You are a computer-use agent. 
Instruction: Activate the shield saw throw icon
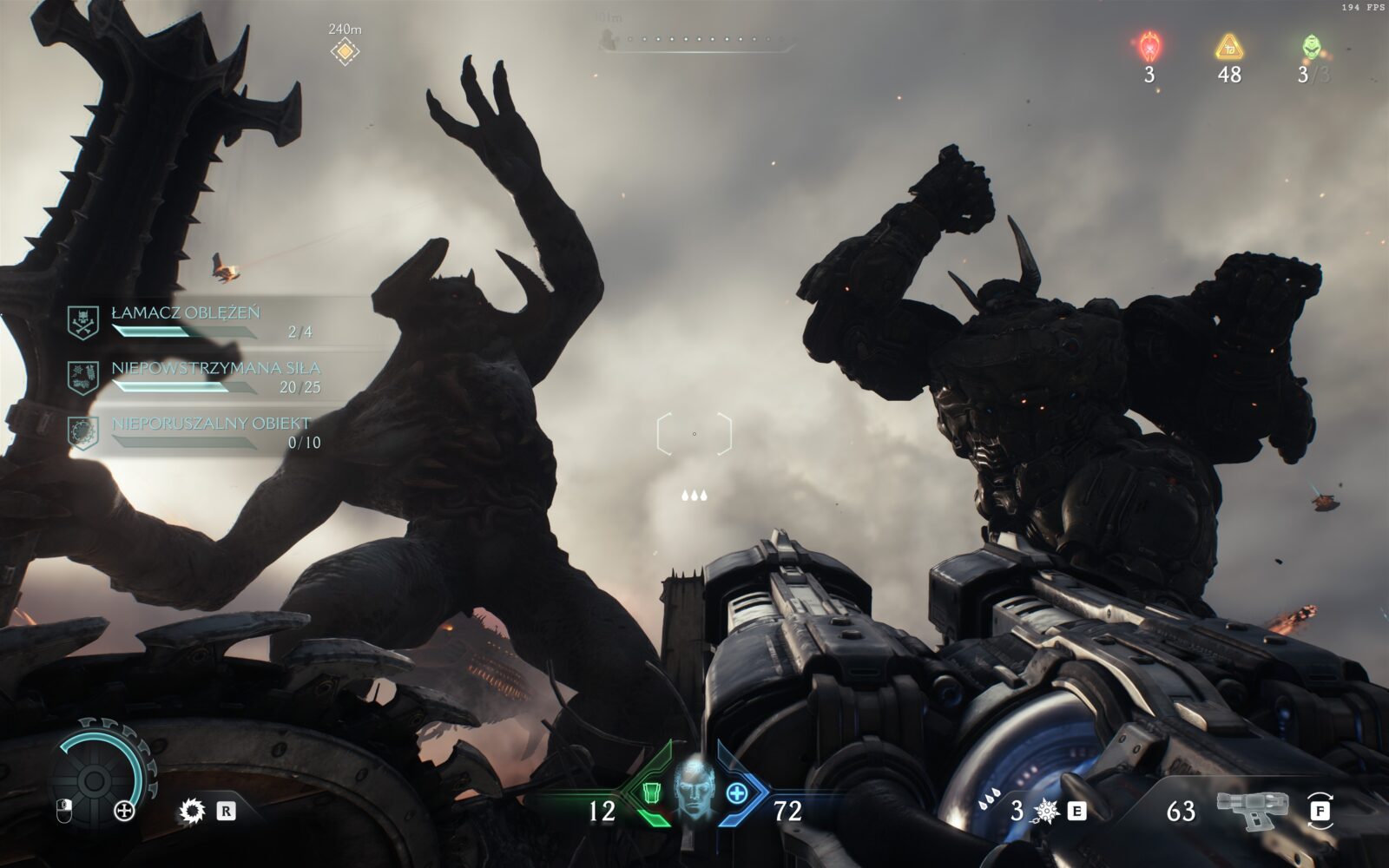click(x=192, y=811)
